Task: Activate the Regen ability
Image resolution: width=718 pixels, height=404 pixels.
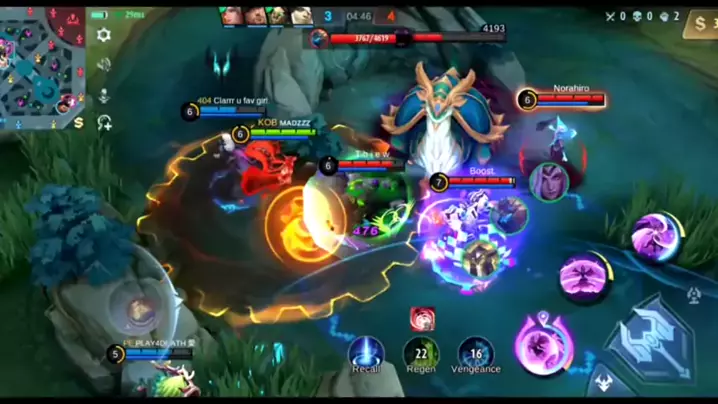Action: [421, 352]
